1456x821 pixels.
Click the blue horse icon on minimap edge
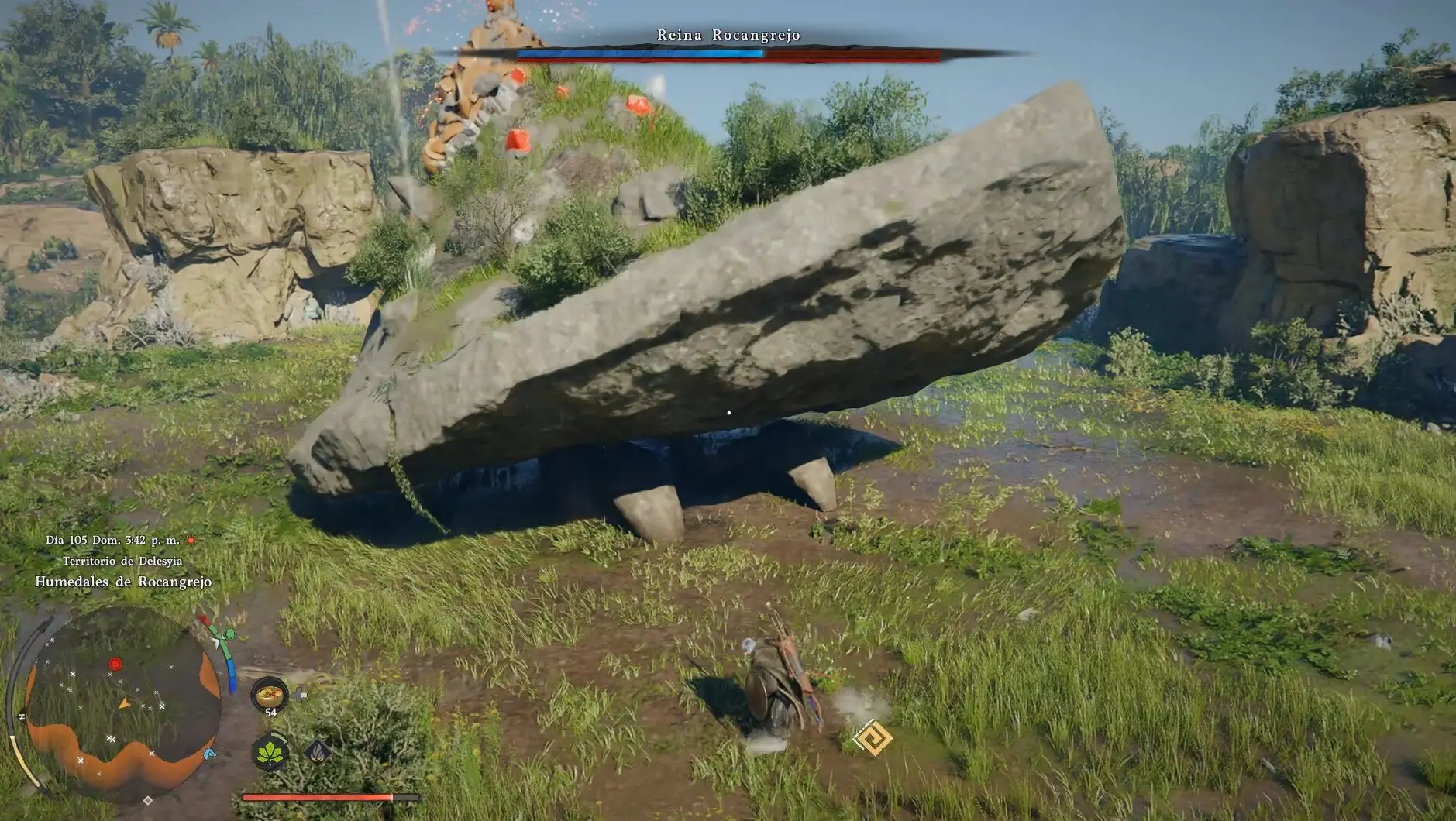[209, 754]
